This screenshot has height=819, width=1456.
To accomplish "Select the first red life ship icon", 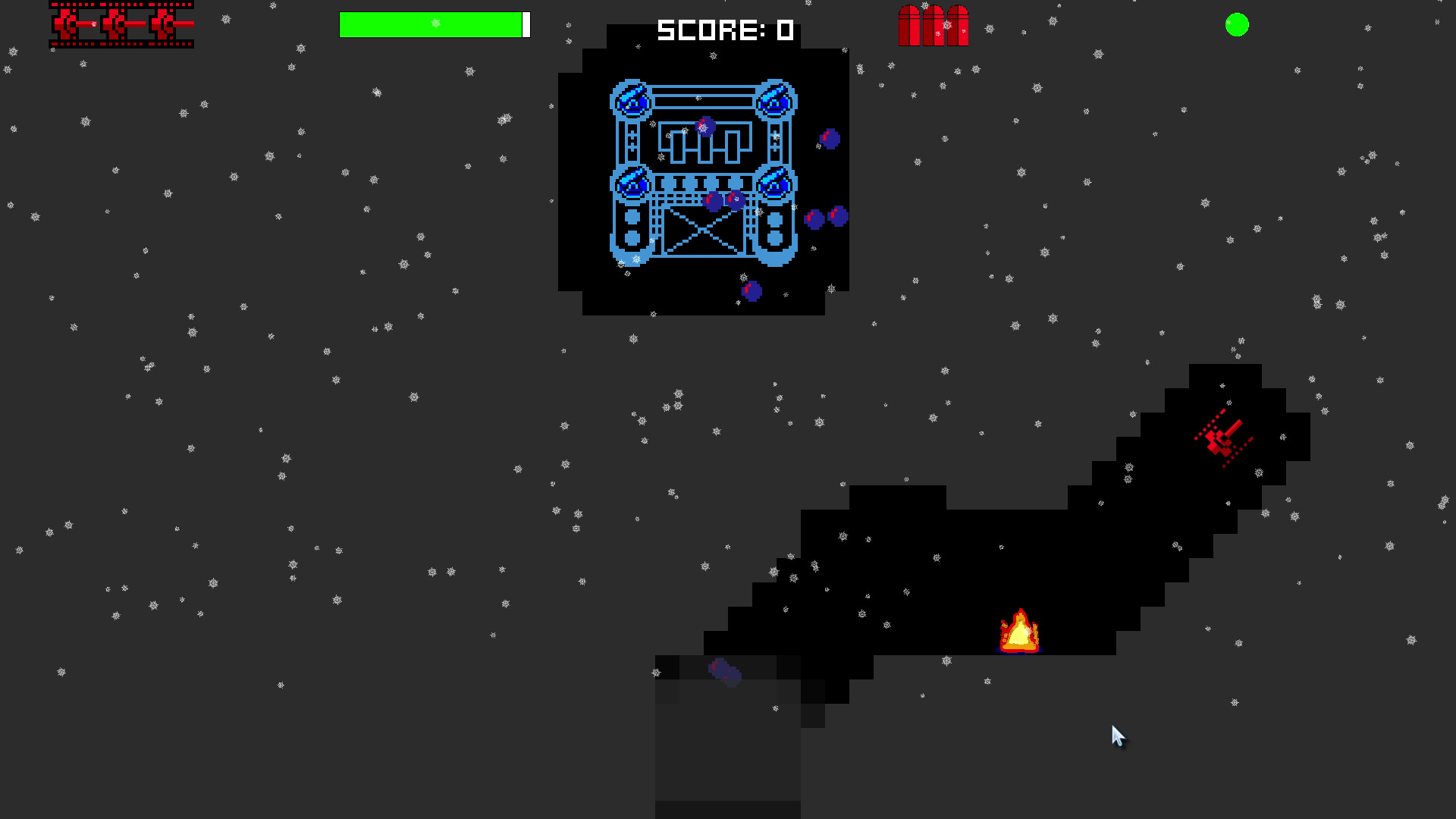I will 64,24.
